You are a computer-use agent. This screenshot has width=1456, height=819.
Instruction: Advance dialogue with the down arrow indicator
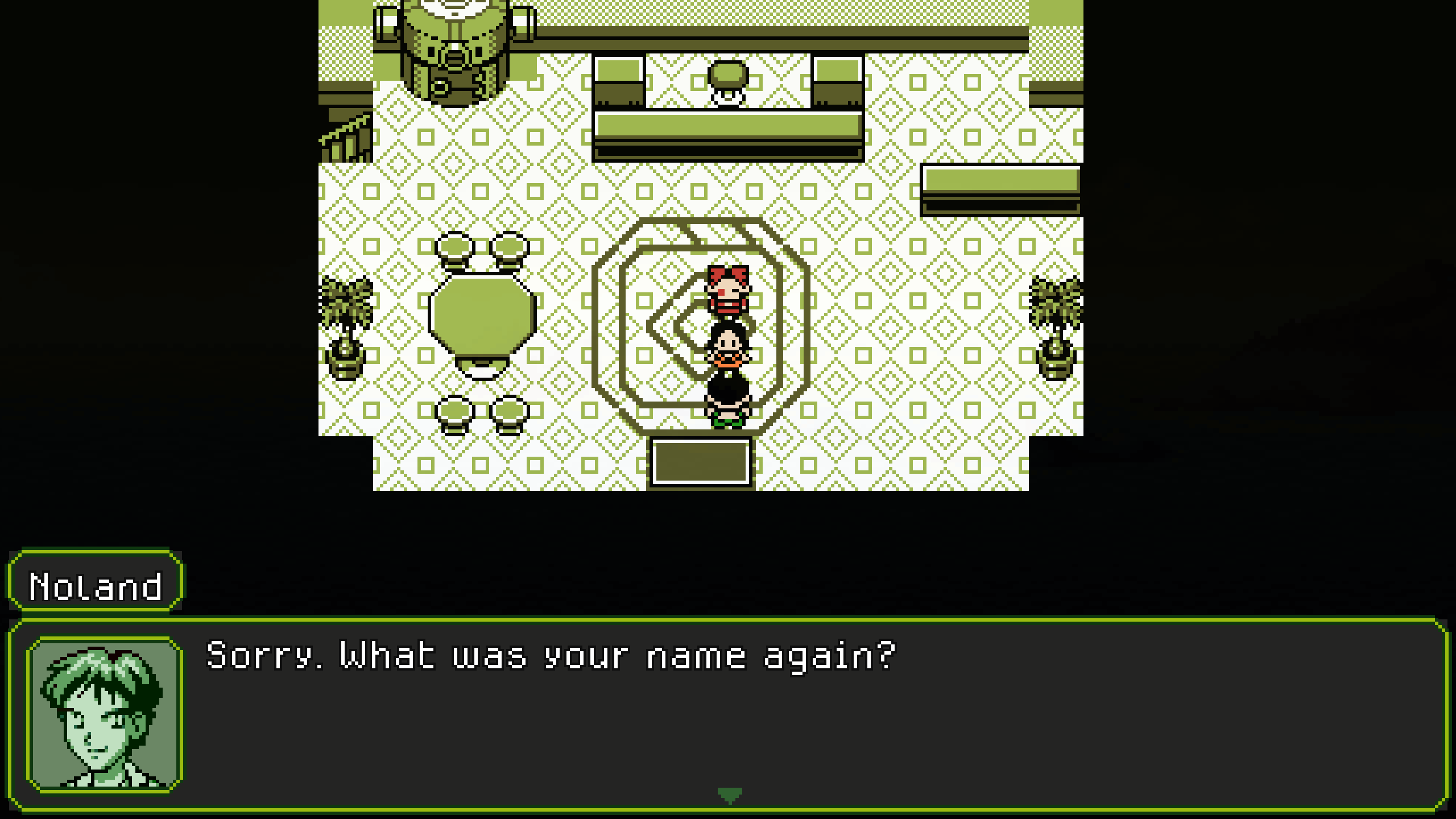click(x=730, y=795)
